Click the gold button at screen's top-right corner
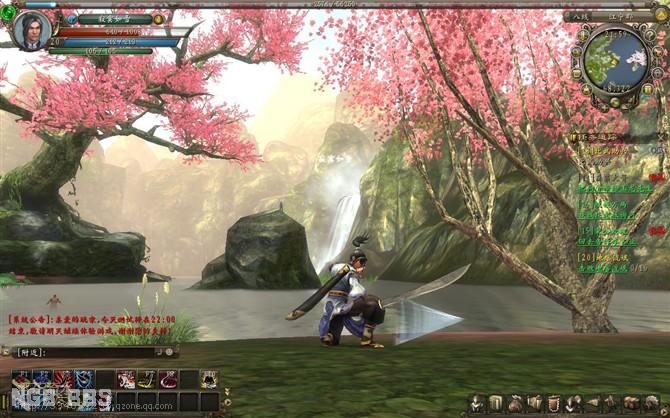This screenshot has height=418, width=670. (x=661, y=15)
